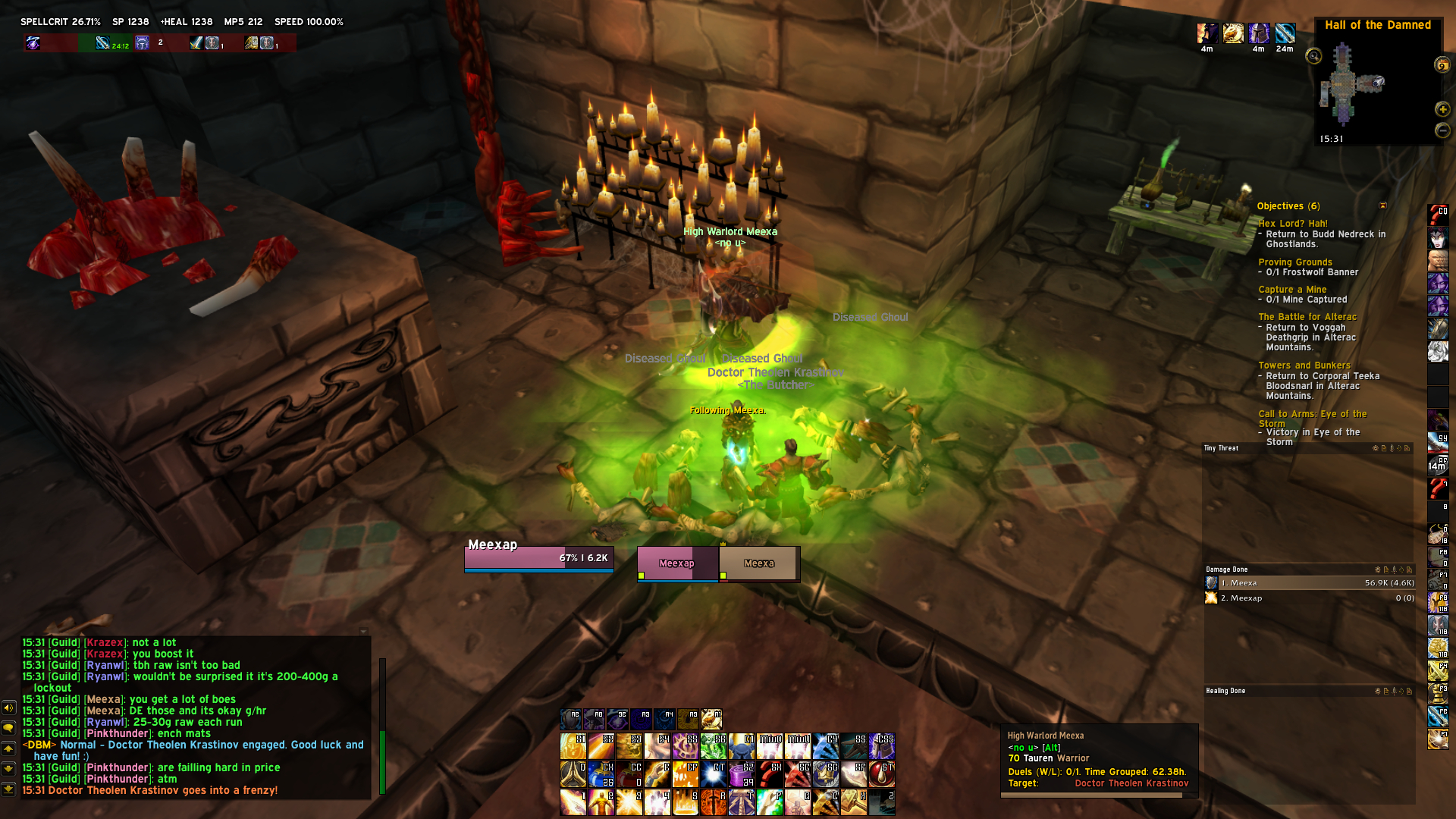1456x819 pixels.
Task: Activate the green ghoul ability bound to S6
Action: click(x=714, y=747)
